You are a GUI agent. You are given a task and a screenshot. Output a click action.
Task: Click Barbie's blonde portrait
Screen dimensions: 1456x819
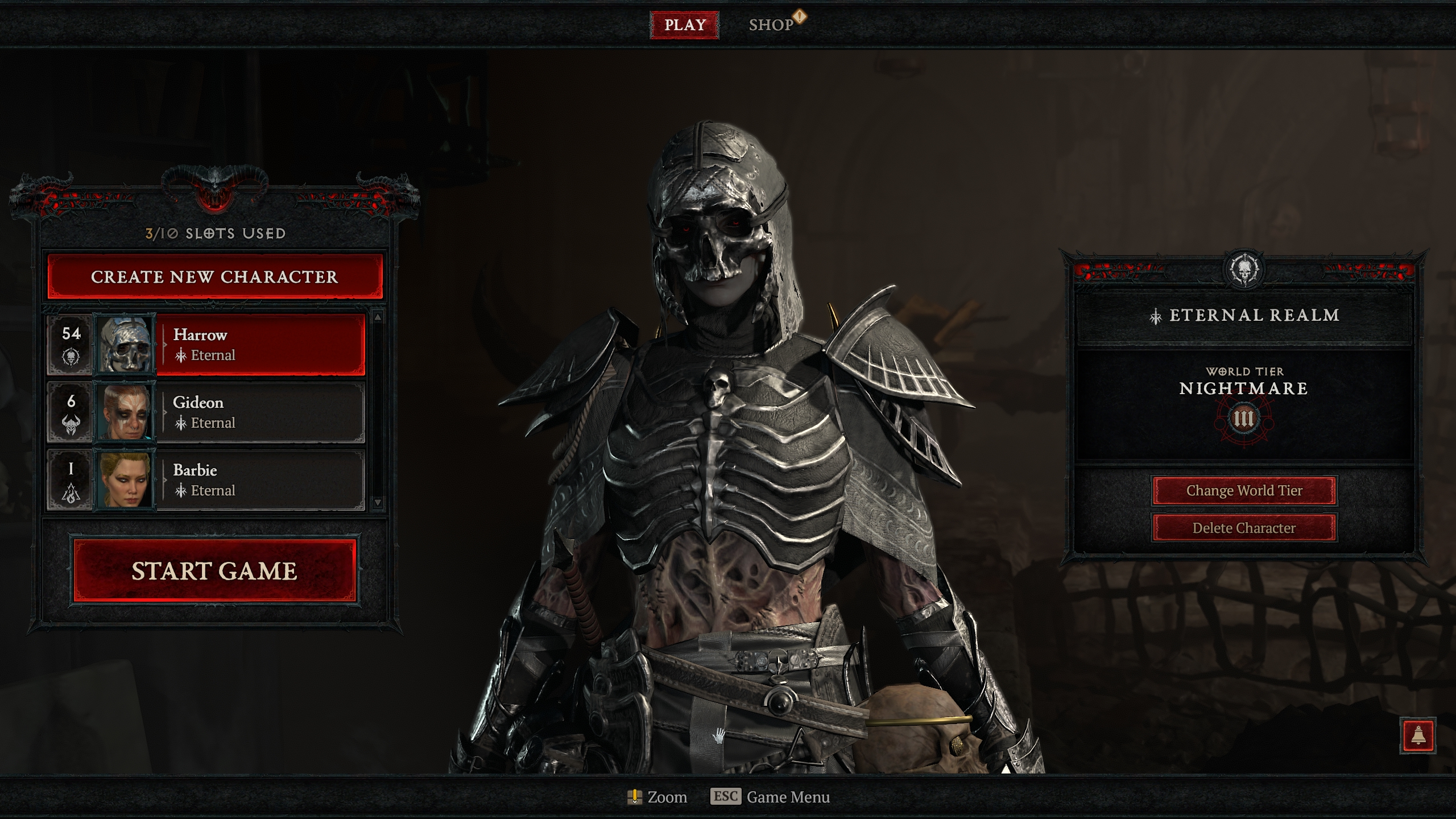pos(125,480)
